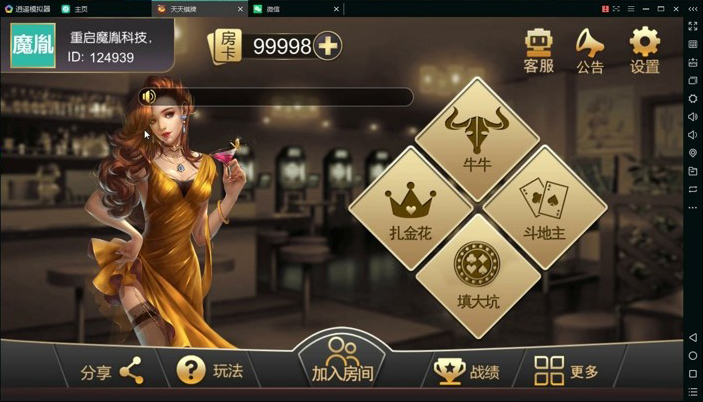
Task: Add more room cards with plus button
Action: pos(328,45)
